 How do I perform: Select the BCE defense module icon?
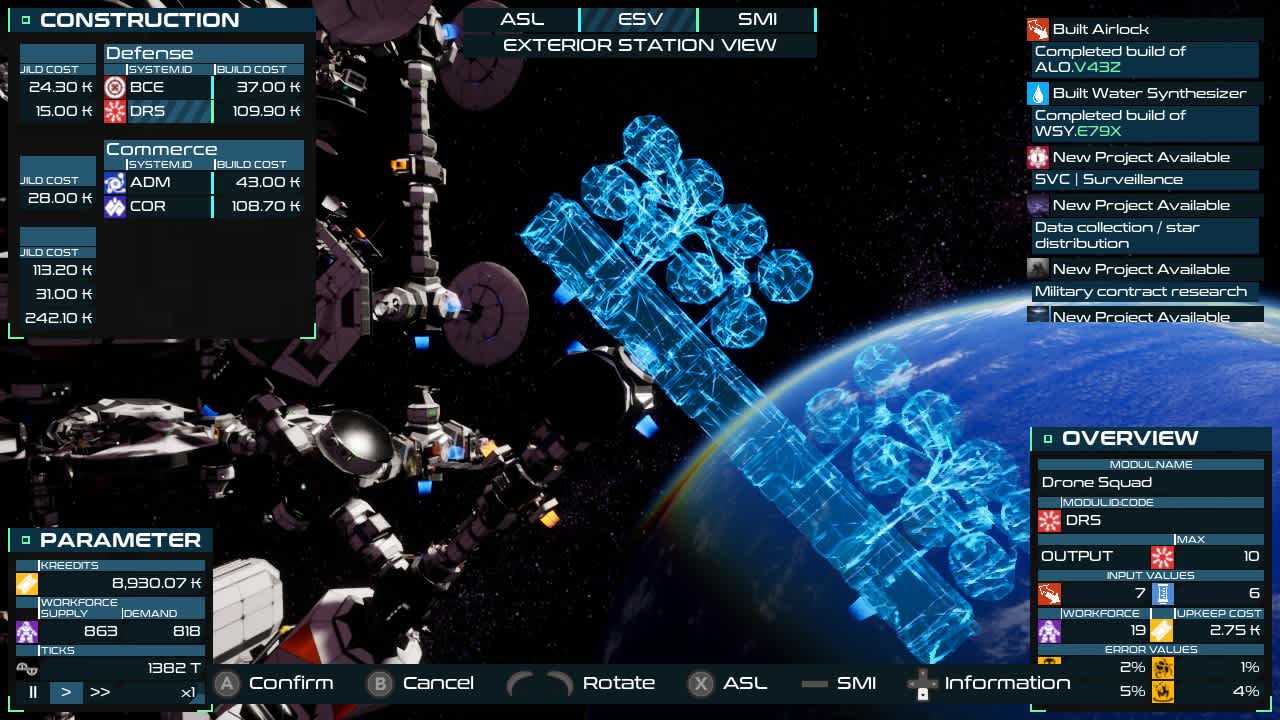(117, 87)
